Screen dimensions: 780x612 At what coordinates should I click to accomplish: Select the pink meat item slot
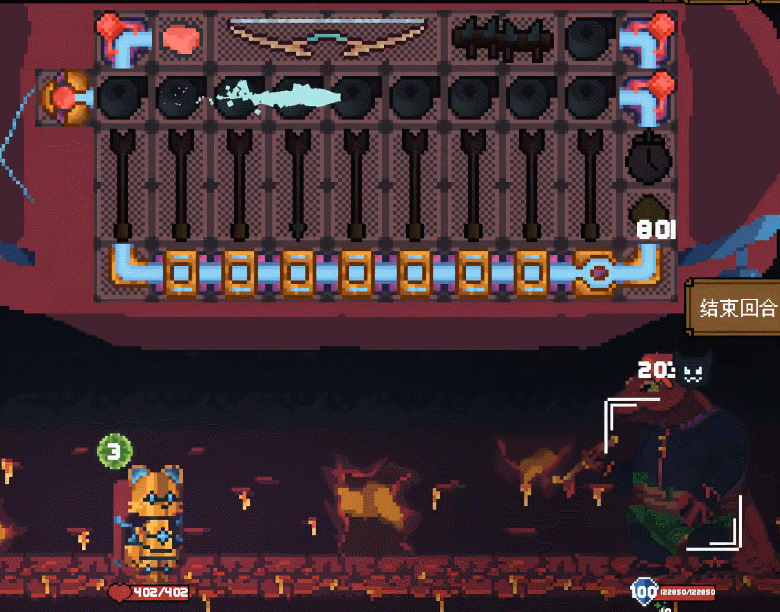pos(180,38)
